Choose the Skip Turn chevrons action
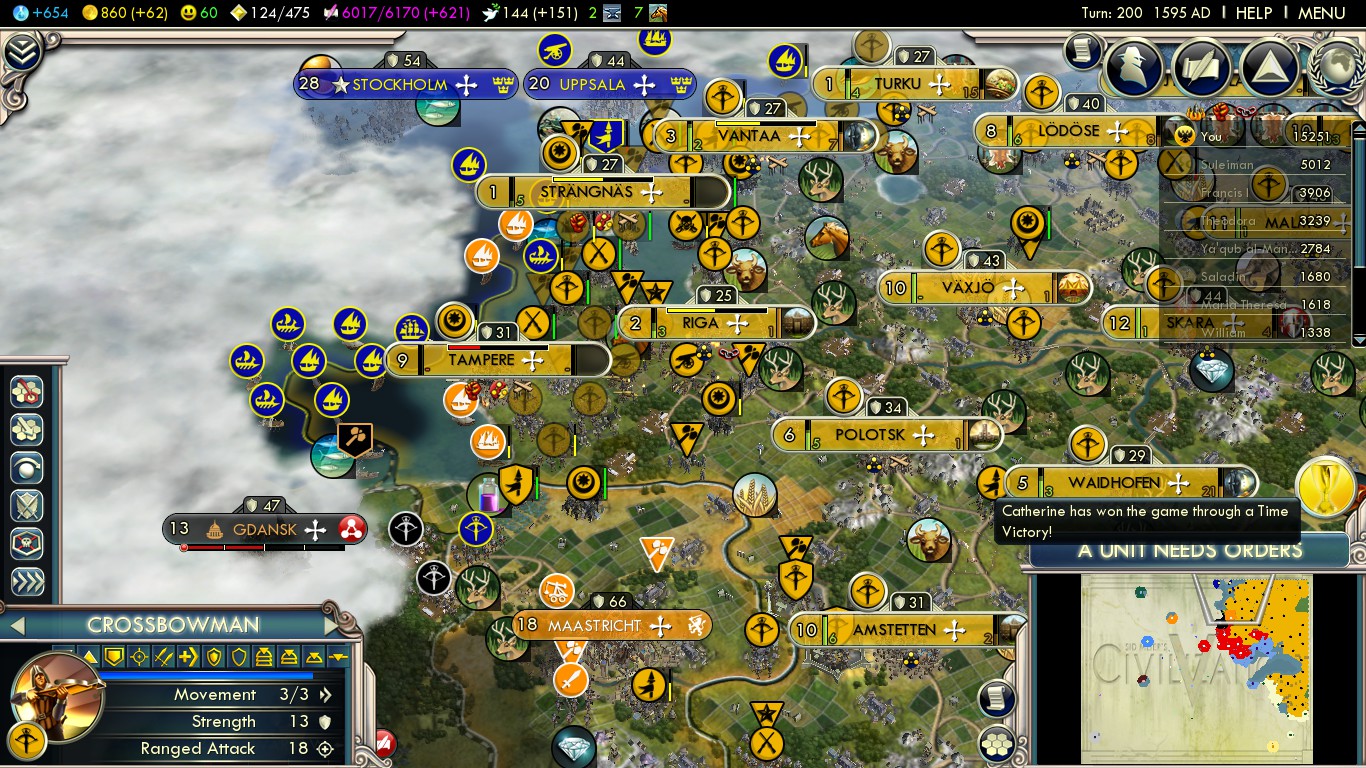The width and height of the screenshot is (1366, 768). 26,582
